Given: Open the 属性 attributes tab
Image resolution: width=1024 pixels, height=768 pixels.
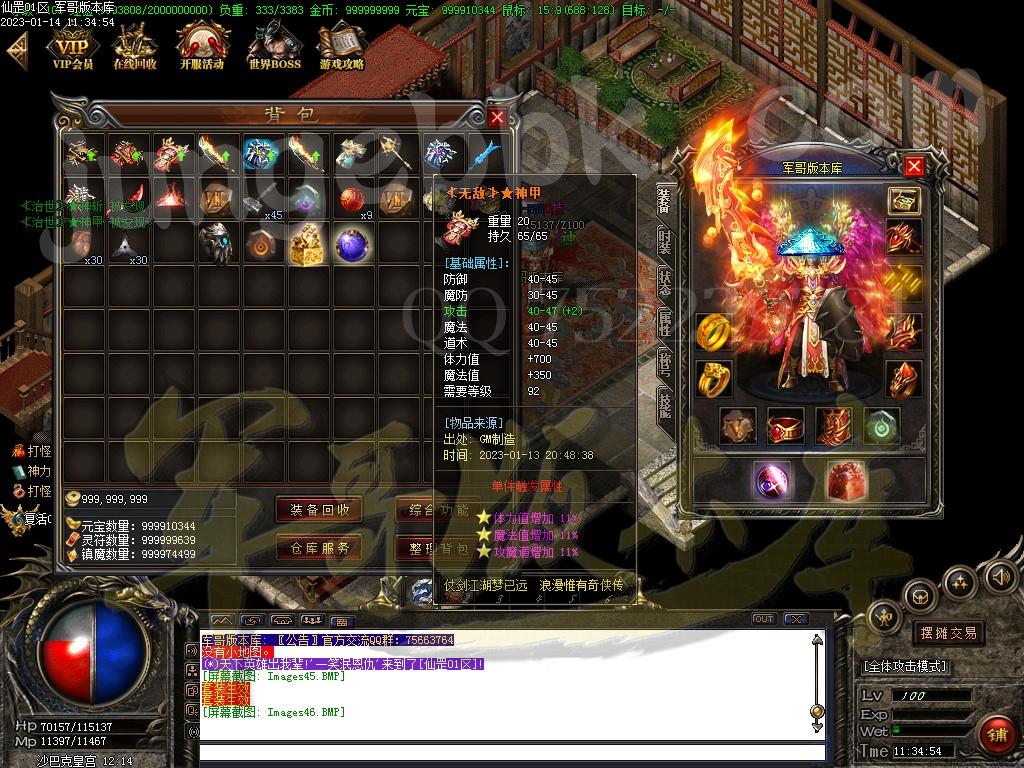Looking at the screenshot, I should [664, 322].
